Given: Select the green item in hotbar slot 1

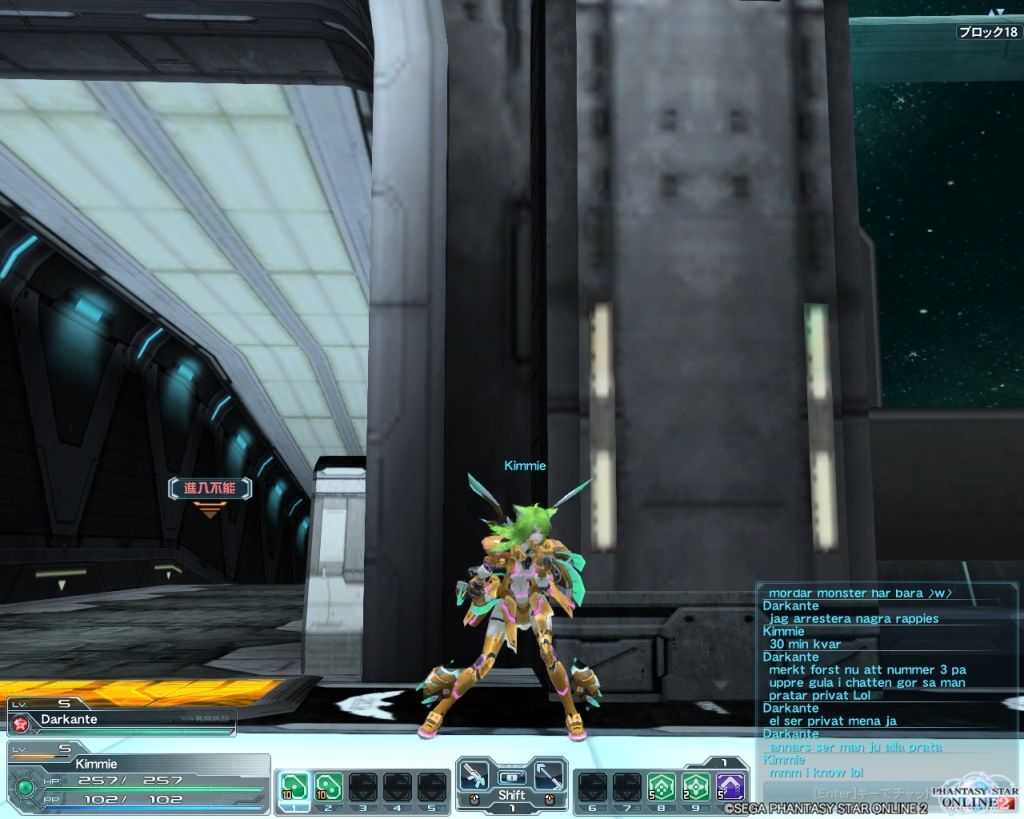Looking at the screenshot, I should [293, 786].
